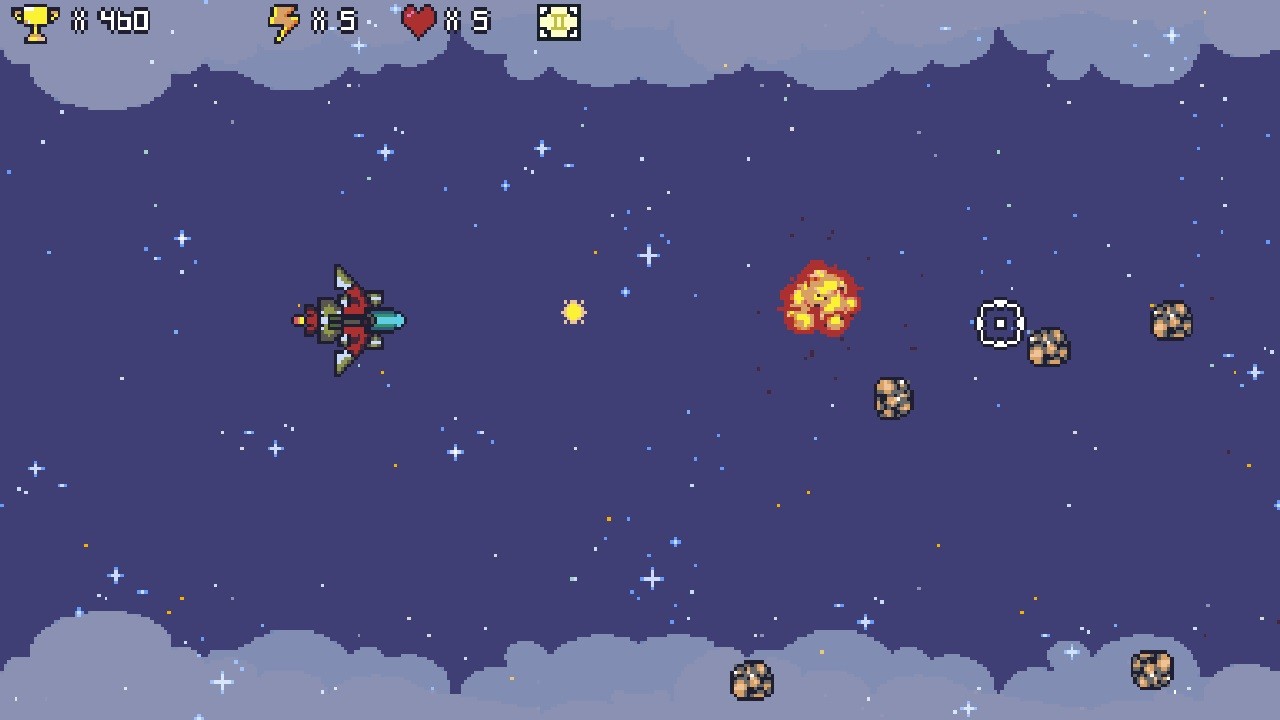Click the white targeting reticle
The image size is (1280, 720).
(x=998, y=322)
